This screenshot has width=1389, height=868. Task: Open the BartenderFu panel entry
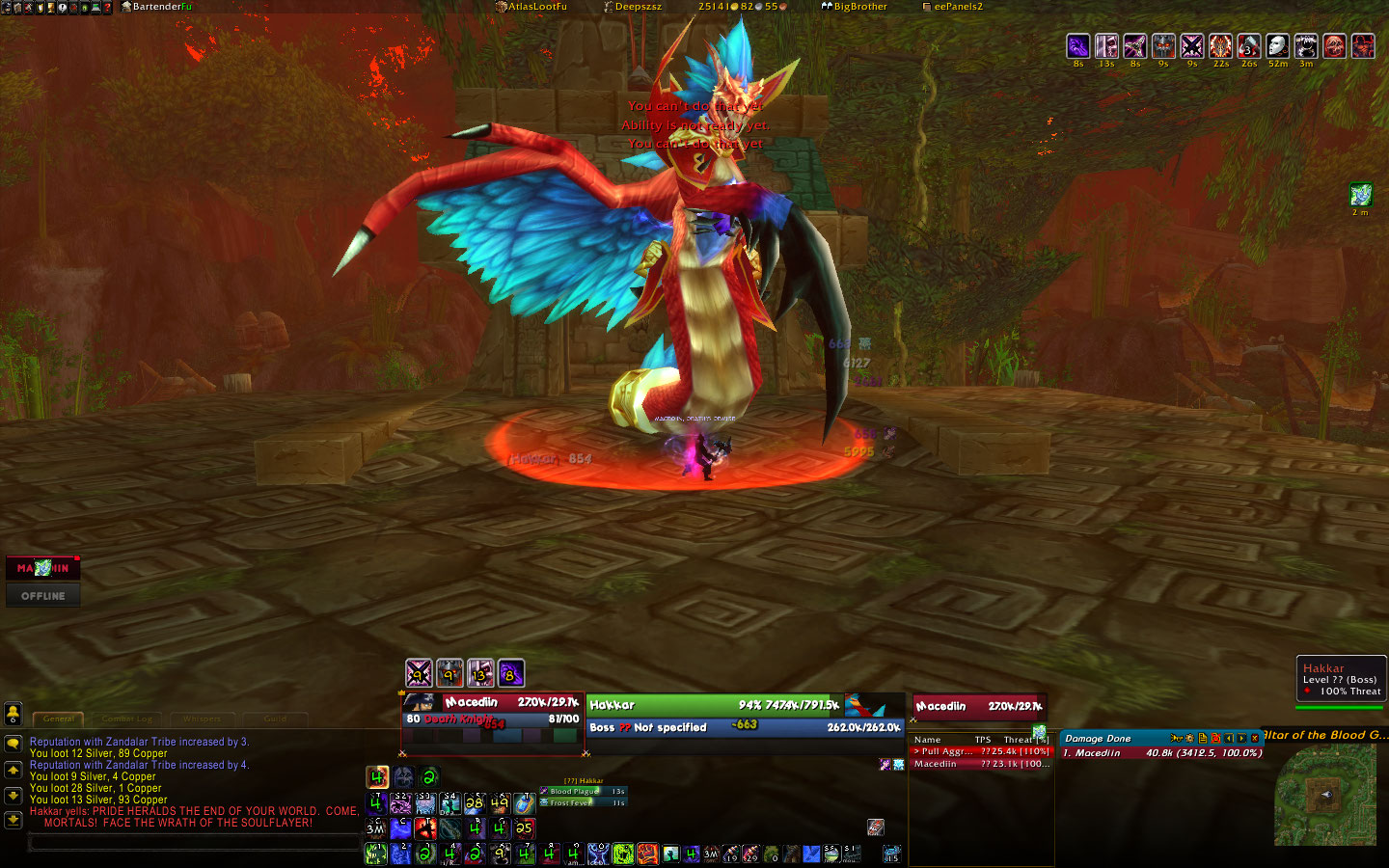pyautogui.click(x=157, y=7)
